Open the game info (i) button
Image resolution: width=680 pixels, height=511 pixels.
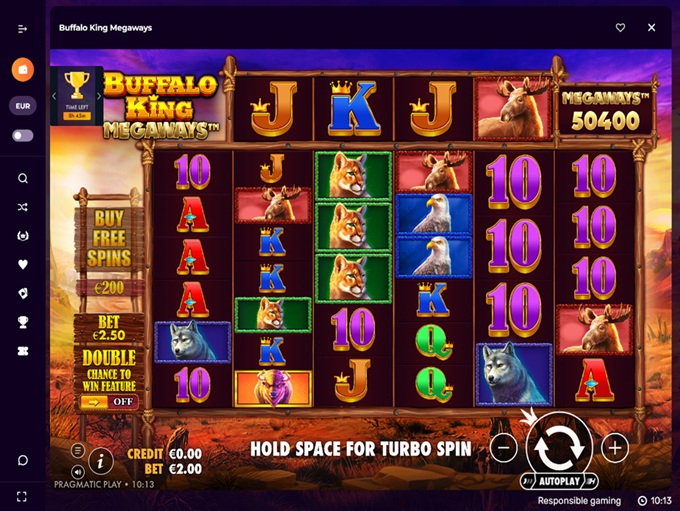point(100,461)
